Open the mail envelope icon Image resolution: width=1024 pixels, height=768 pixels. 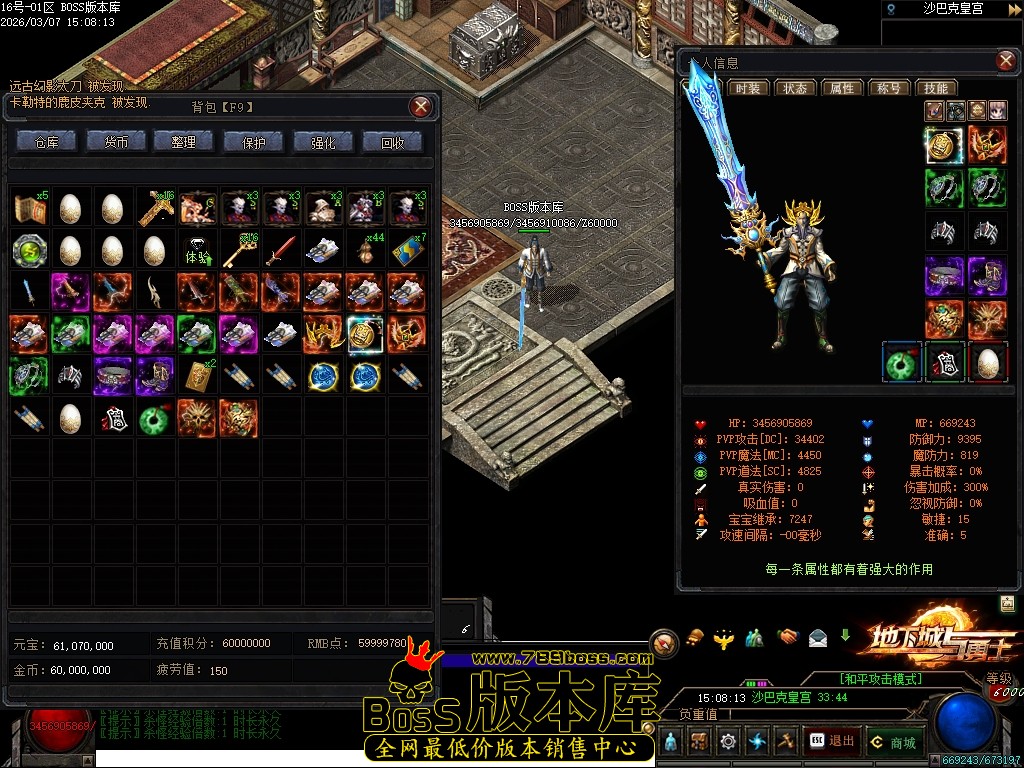click(x=818, y=636)
